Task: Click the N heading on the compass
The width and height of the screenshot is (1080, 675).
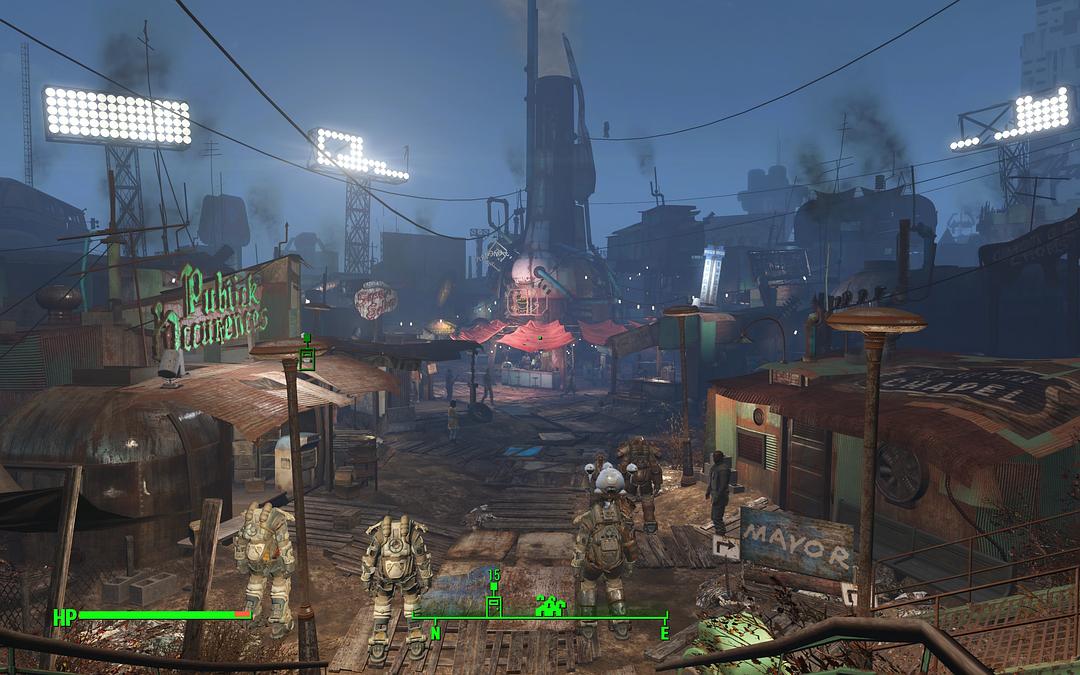Action: coord(436,633)
